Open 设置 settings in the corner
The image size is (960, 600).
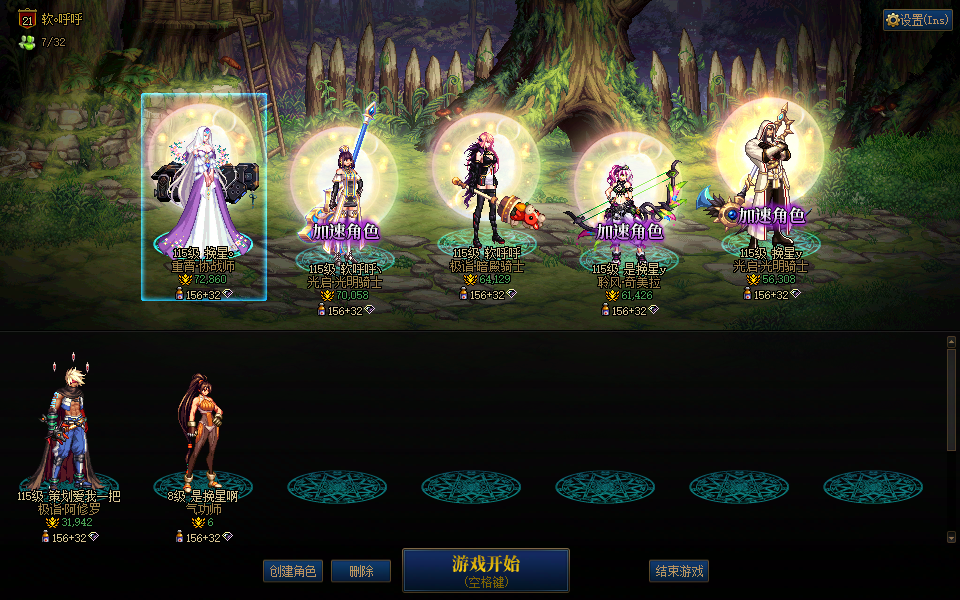pyautogui.click(x=917, y=20)
